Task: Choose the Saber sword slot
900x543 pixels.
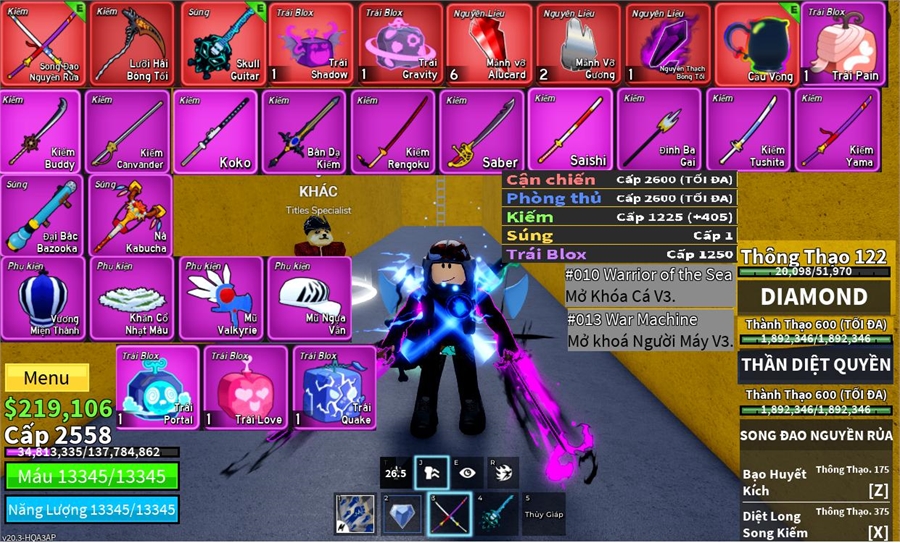Action: [x=482, y=131]
